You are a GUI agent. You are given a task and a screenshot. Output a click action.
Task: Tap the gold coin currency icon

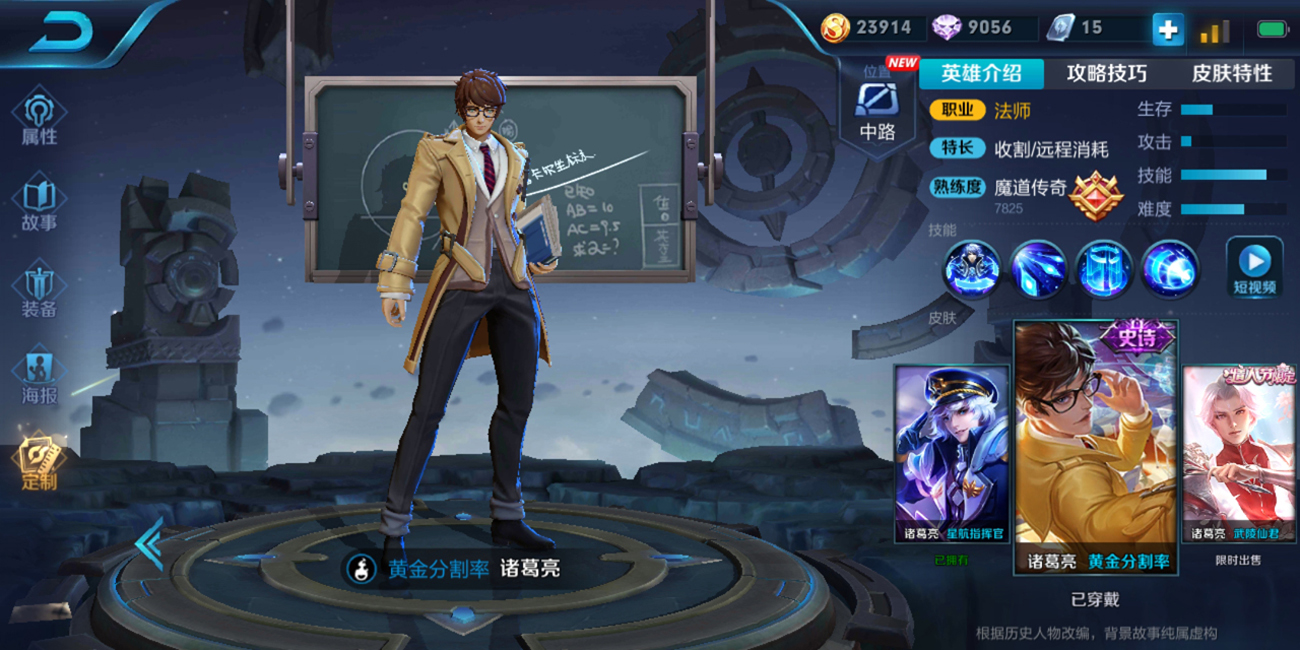(x=835, y=28)
